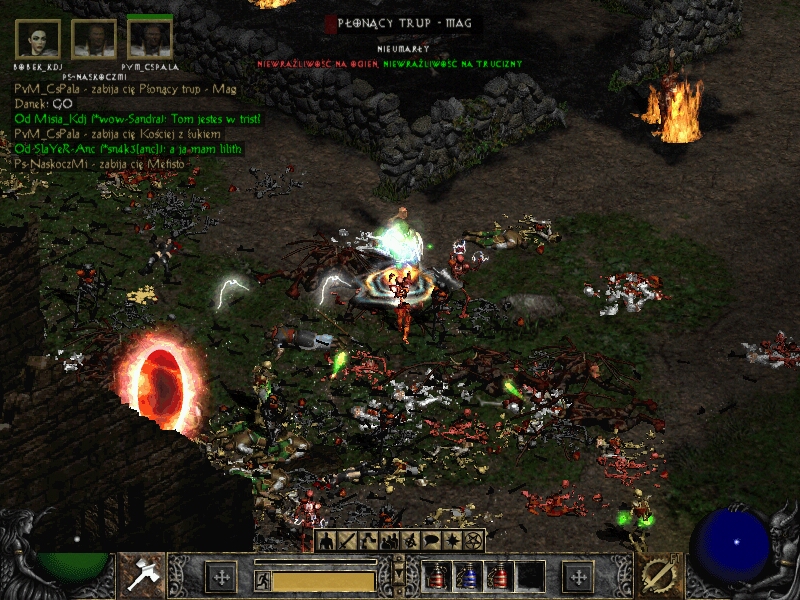Open the party screen from the mini panel
Viewport: 800px width, 600px height.
tap(390, 542)
